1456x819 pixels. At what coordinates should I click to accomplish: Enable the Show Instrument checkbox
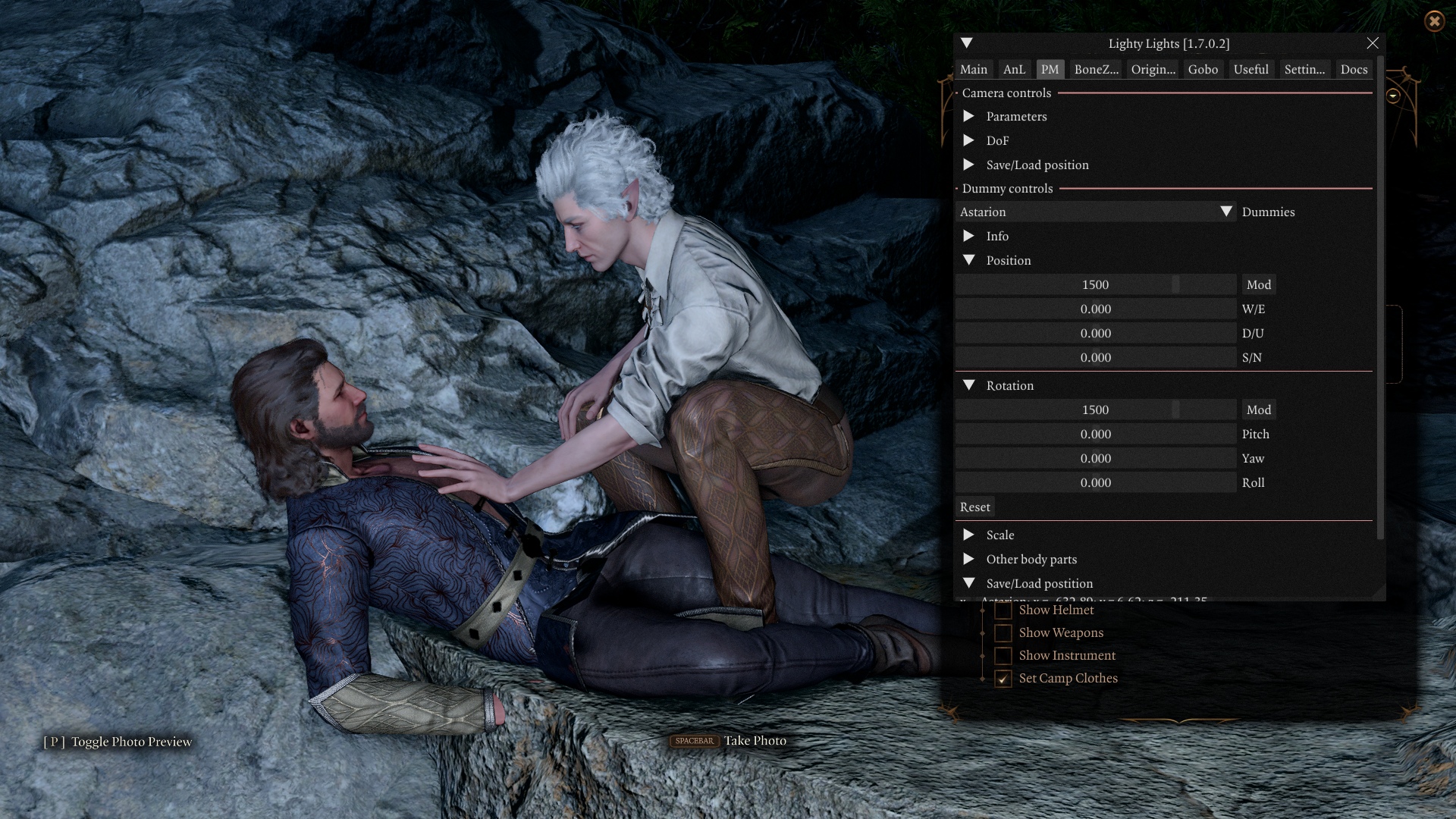point(1003,655)
